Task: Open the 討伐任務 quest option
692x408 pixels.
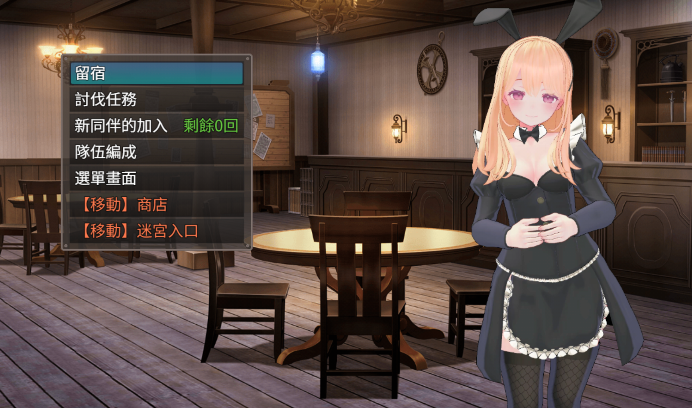Action: [157, 99]
